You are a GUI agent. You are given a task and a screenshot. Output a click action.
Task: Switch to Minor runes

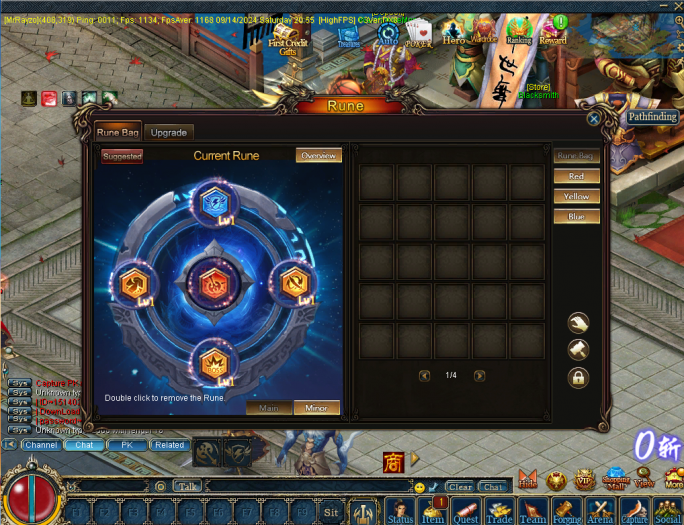(x=316, y=408)
